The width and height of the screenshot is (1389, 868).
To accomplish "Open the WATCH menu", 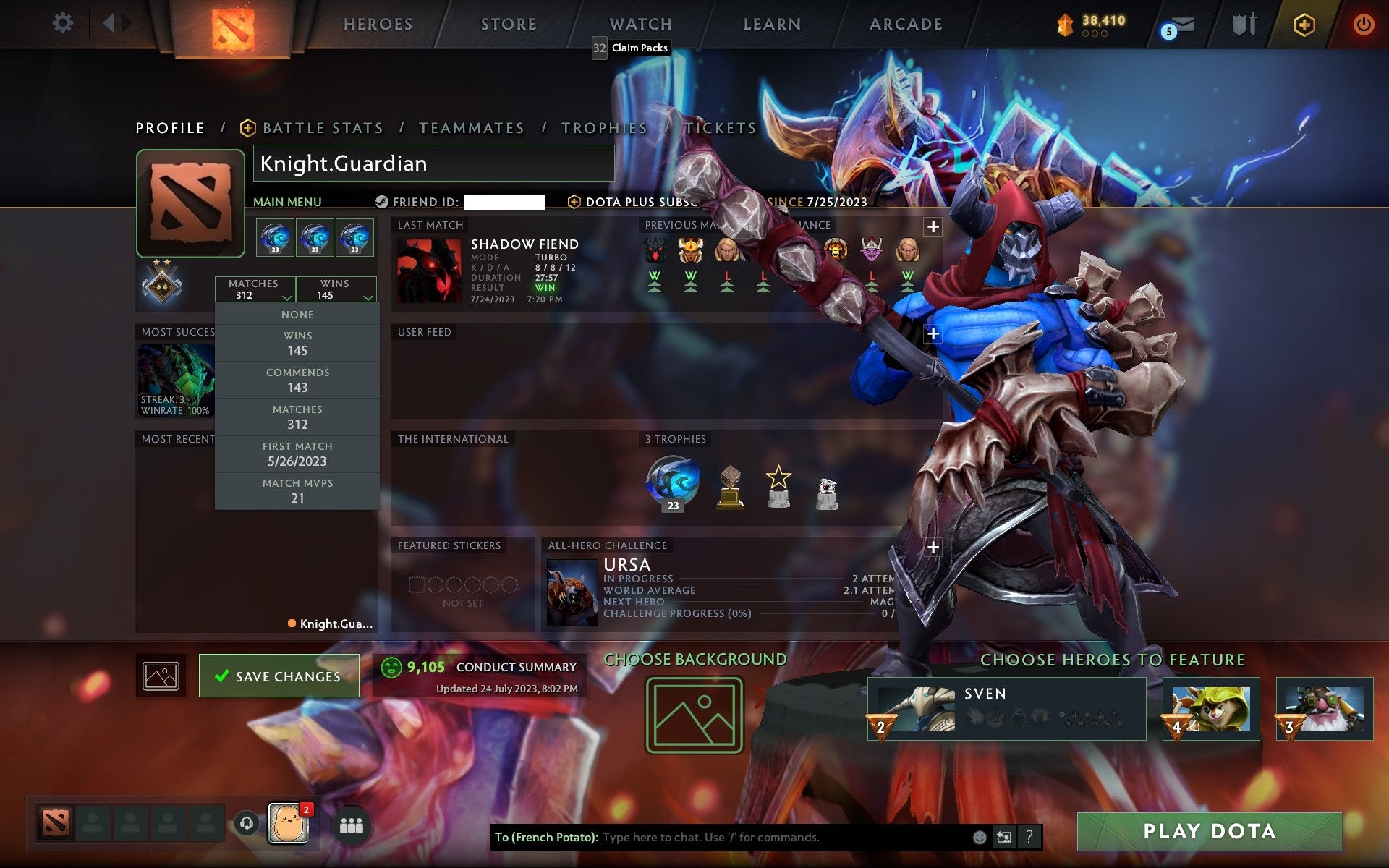I will [640, 24].
